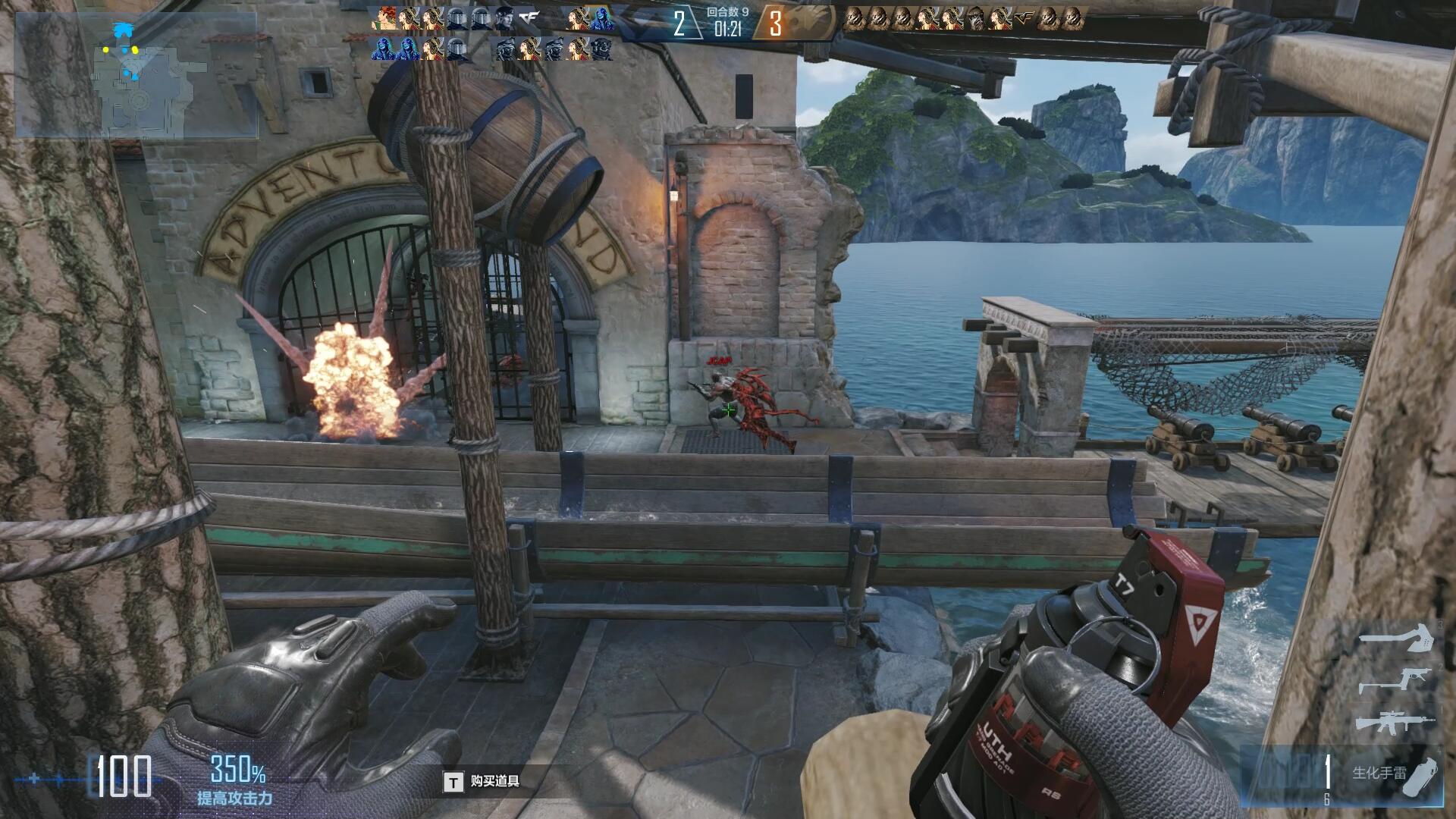Click the bearded enemy portrait with glasses

977,18
